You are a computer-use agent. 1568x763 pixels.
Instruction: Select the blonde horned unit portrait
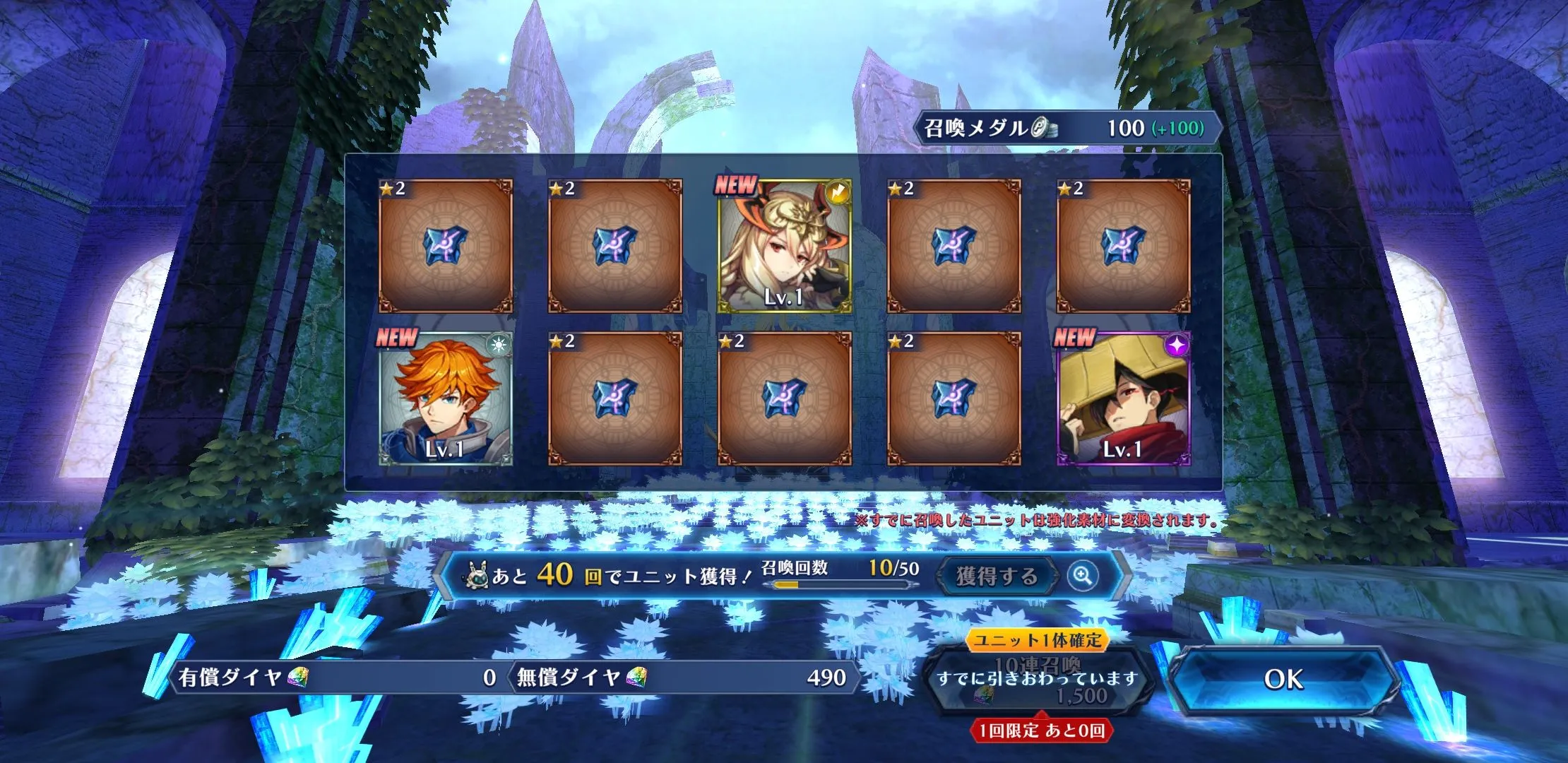coord(784,246)
